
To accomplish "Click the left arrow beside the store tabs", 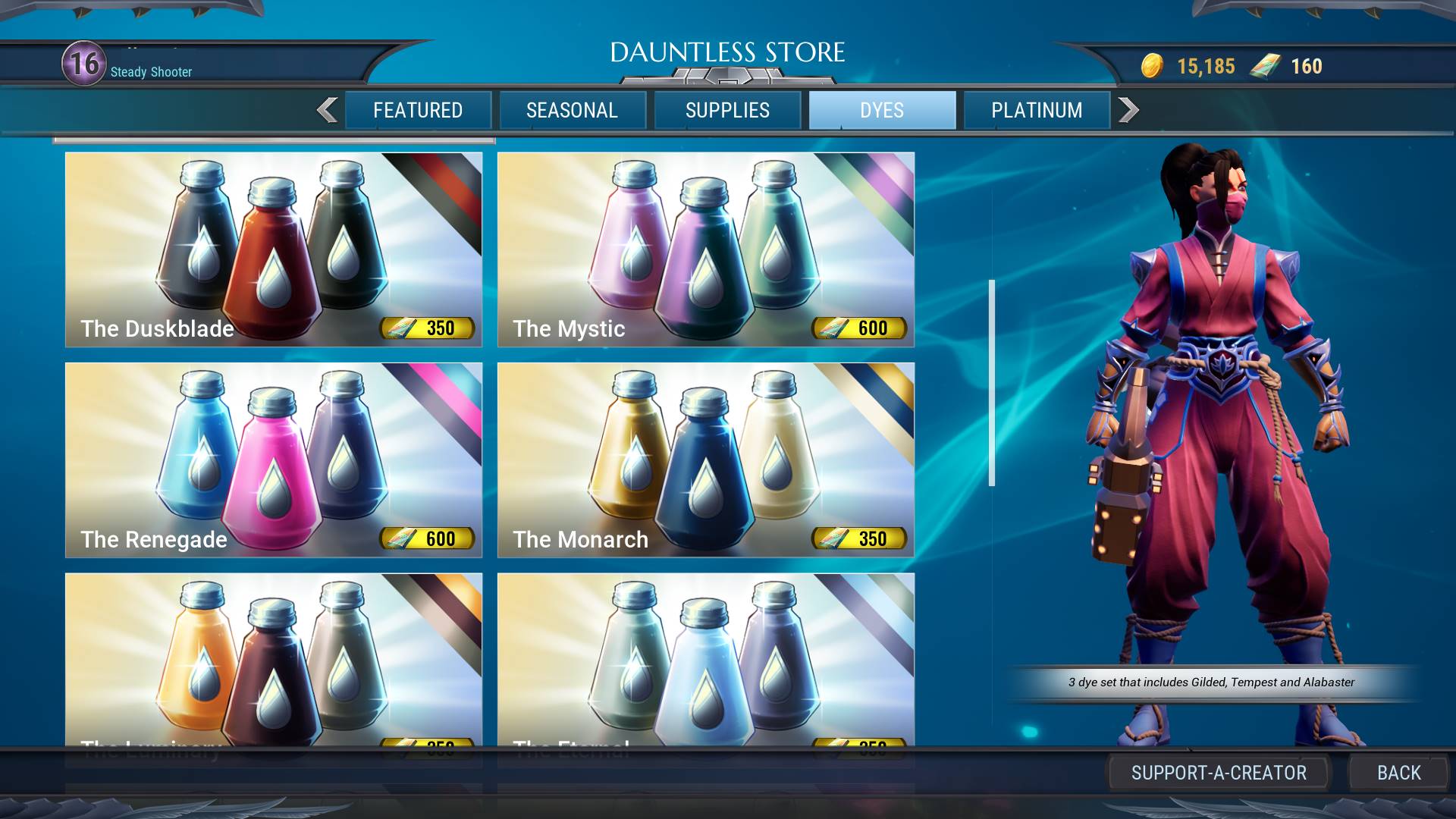I will pos(328,111).
